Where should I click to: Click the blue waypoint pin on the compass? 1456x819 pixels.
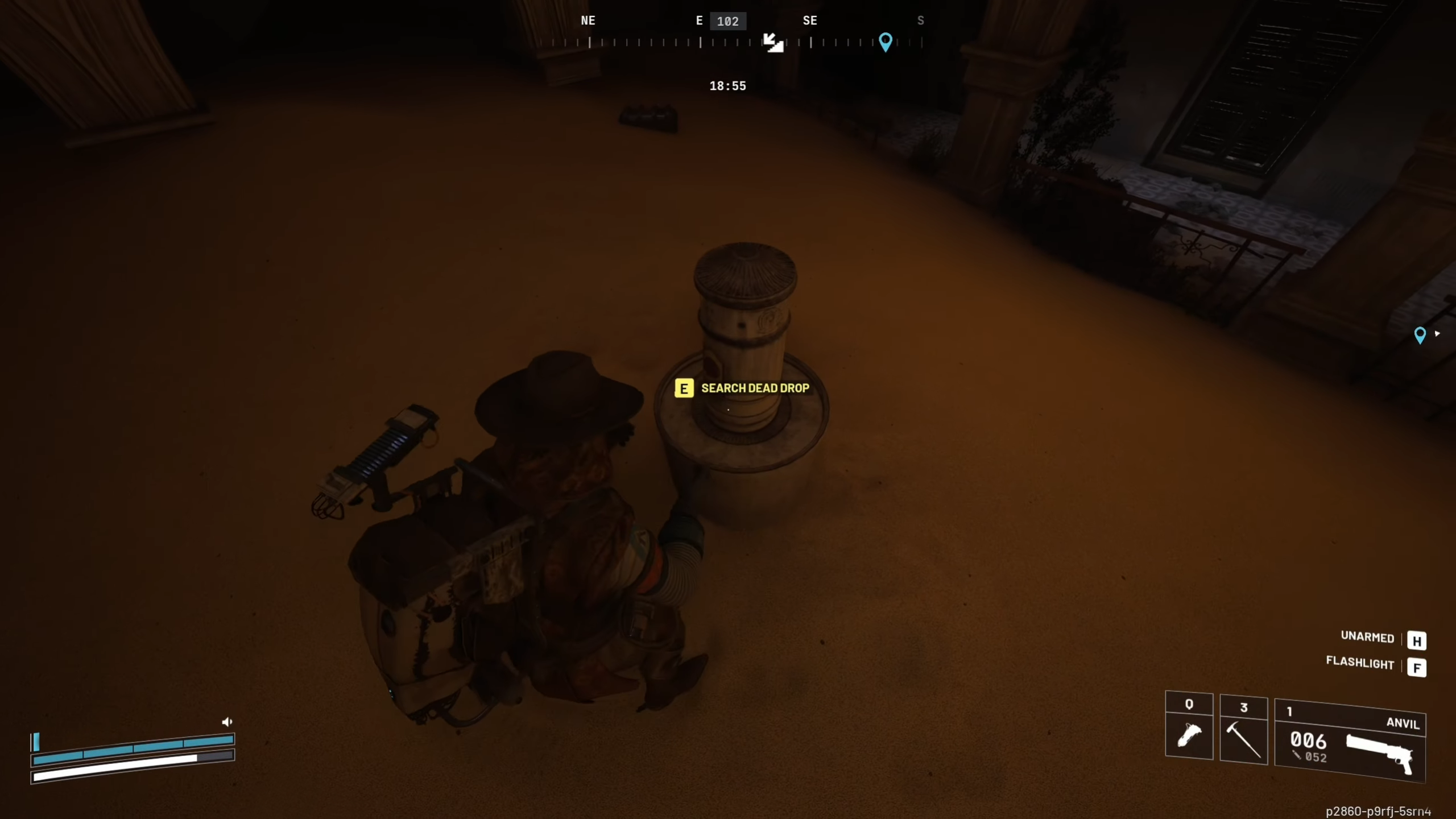[x=886, y=42]
